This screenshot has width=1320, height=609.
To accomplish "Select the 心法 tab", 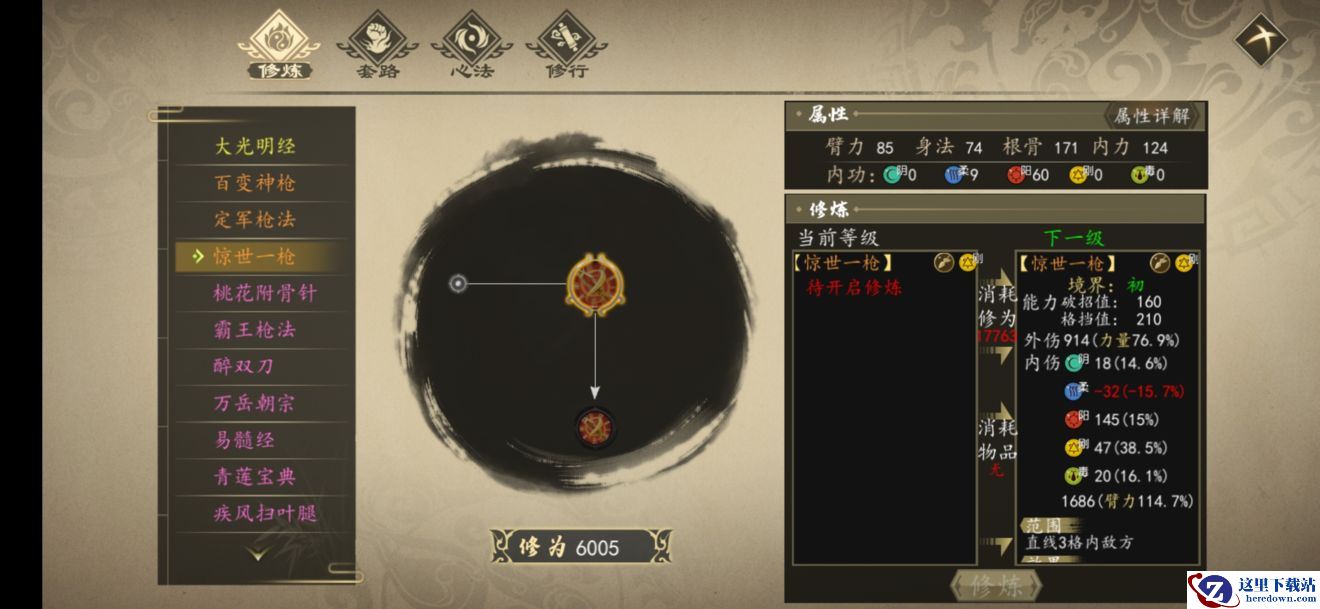I will click(471, 45).
